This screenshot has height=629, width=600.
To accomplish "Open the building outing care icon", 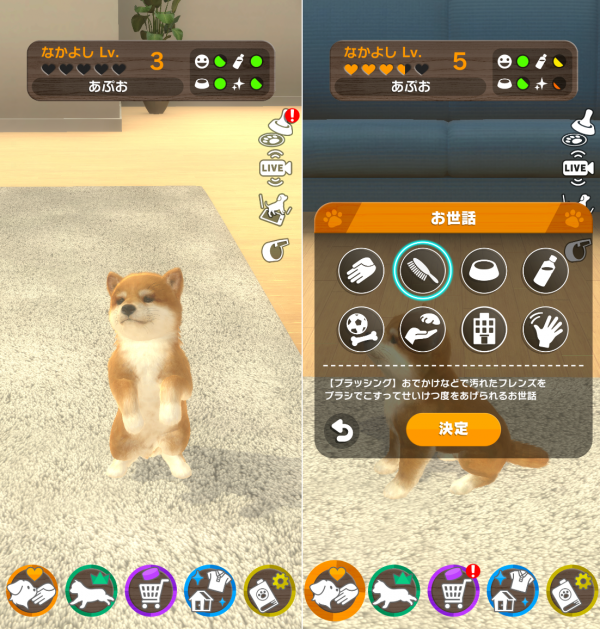I will (484, 329).
